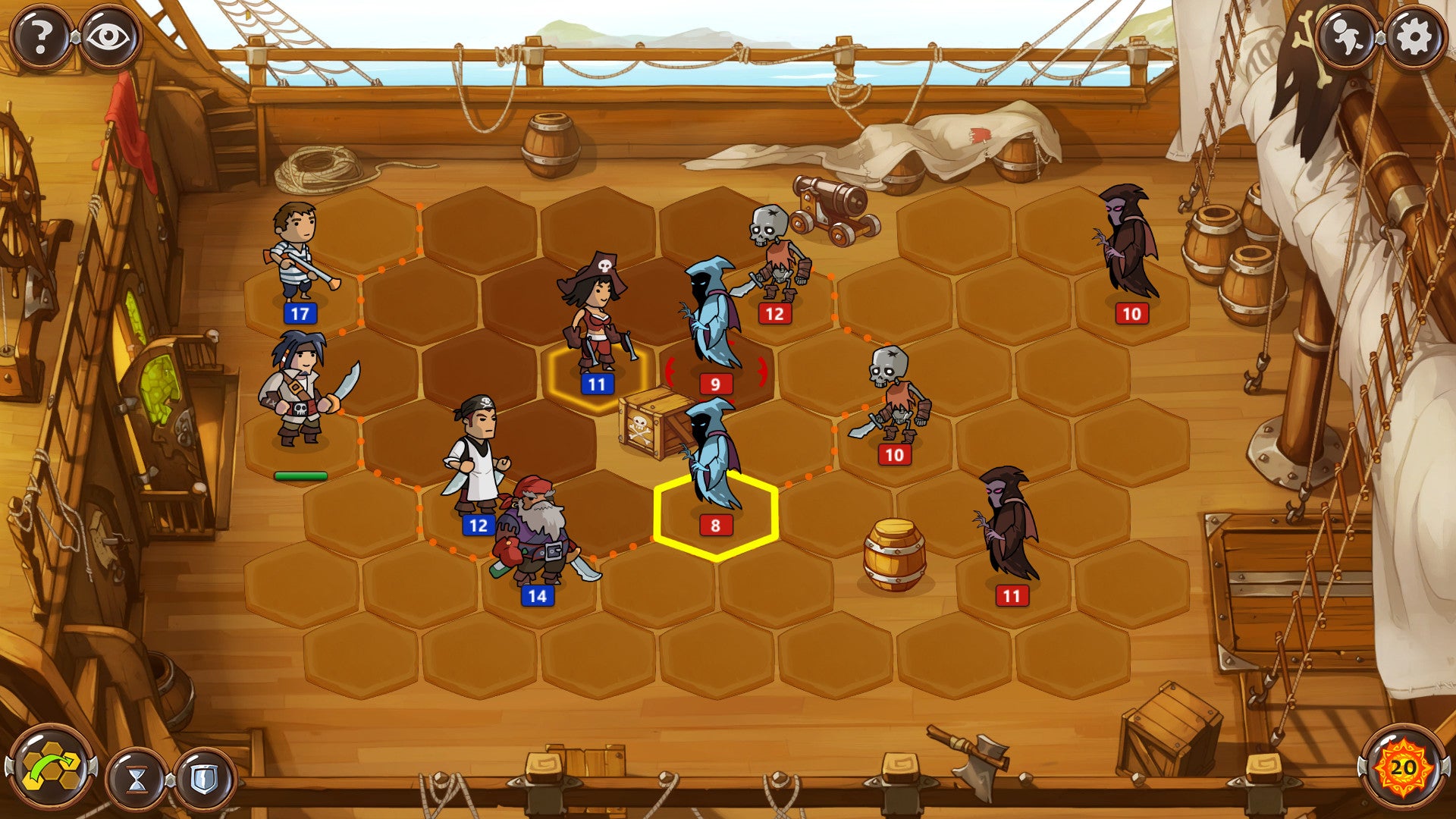
Task: Open the gear settings menu
Action: click(x=1414, y=36)
